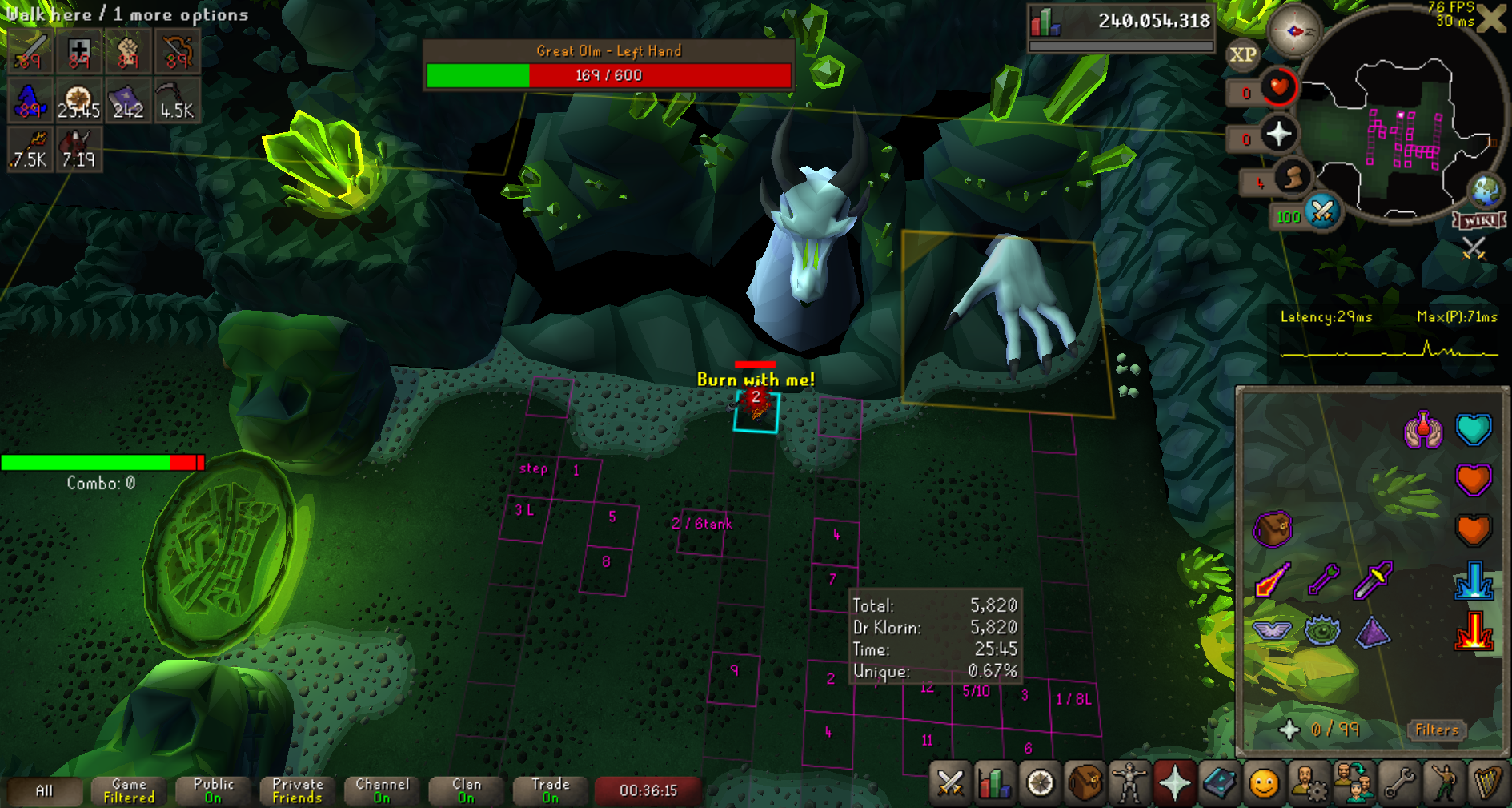Select the Clan chat tab

(466, 790)
